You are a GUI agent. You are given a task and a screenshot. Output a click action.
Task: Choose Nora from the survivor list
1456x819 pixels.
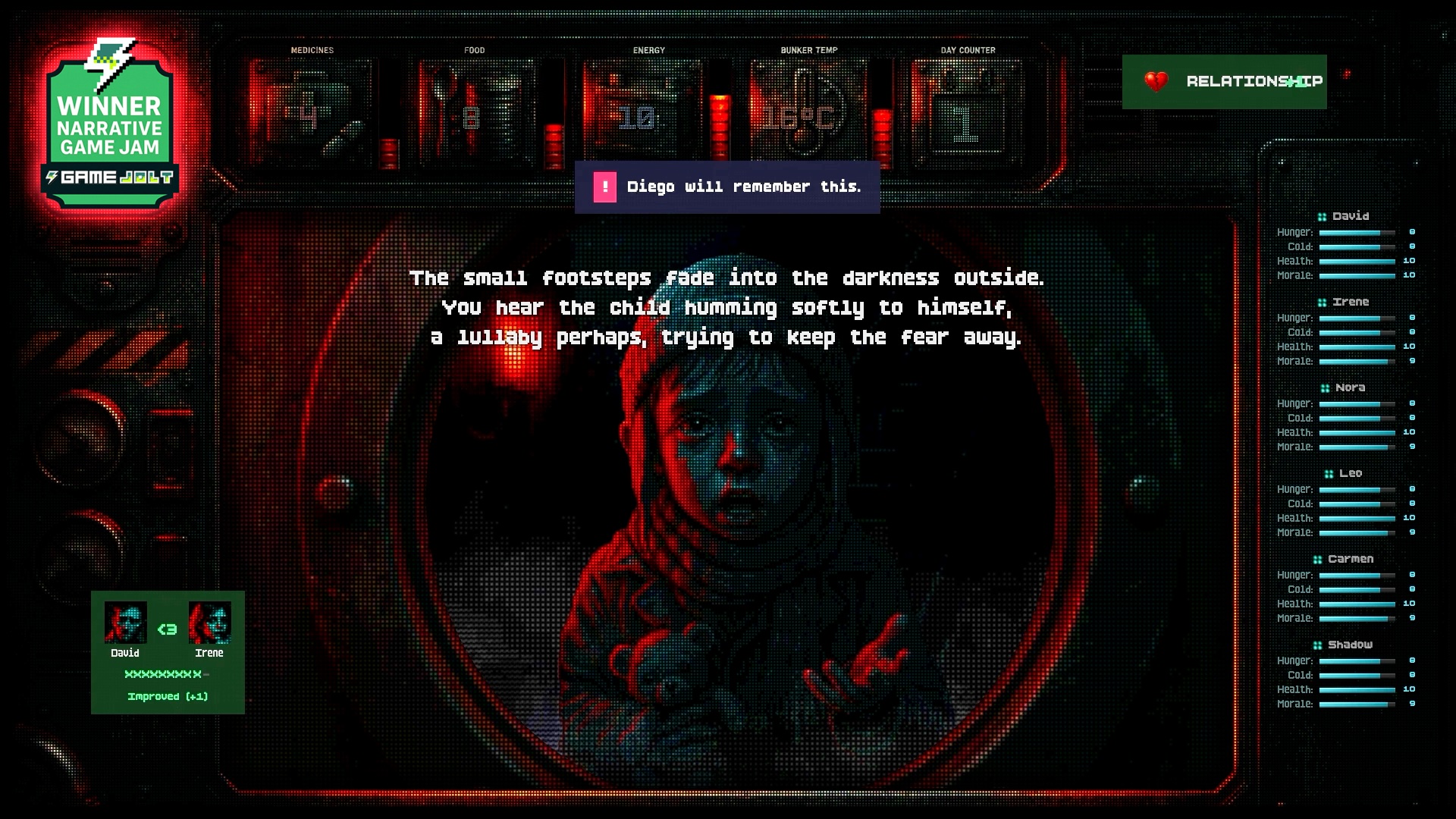click(x=1350, y=388)
